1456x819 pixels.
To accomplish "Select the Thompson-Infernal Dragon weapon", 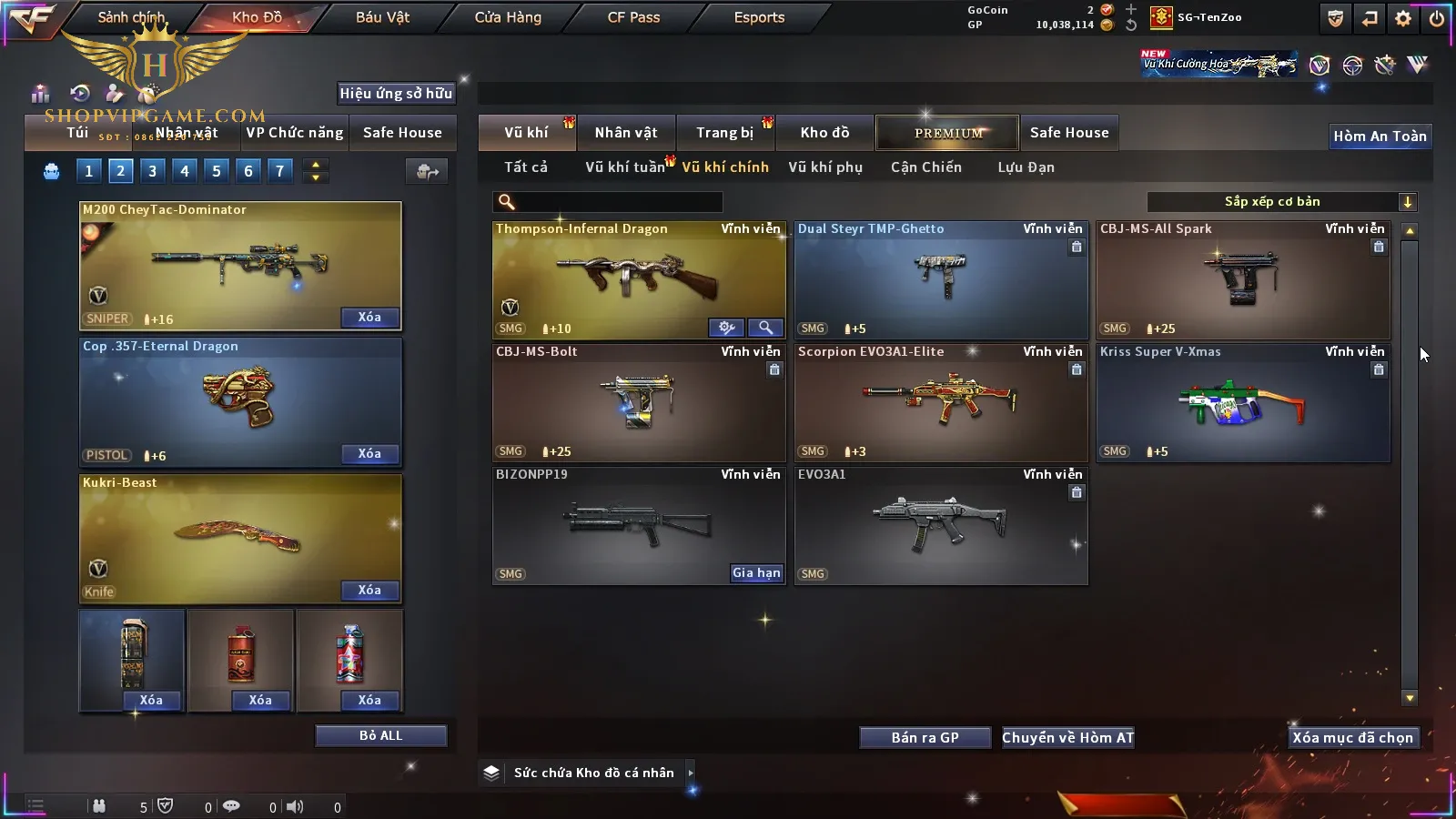I will tap(637, 278).
